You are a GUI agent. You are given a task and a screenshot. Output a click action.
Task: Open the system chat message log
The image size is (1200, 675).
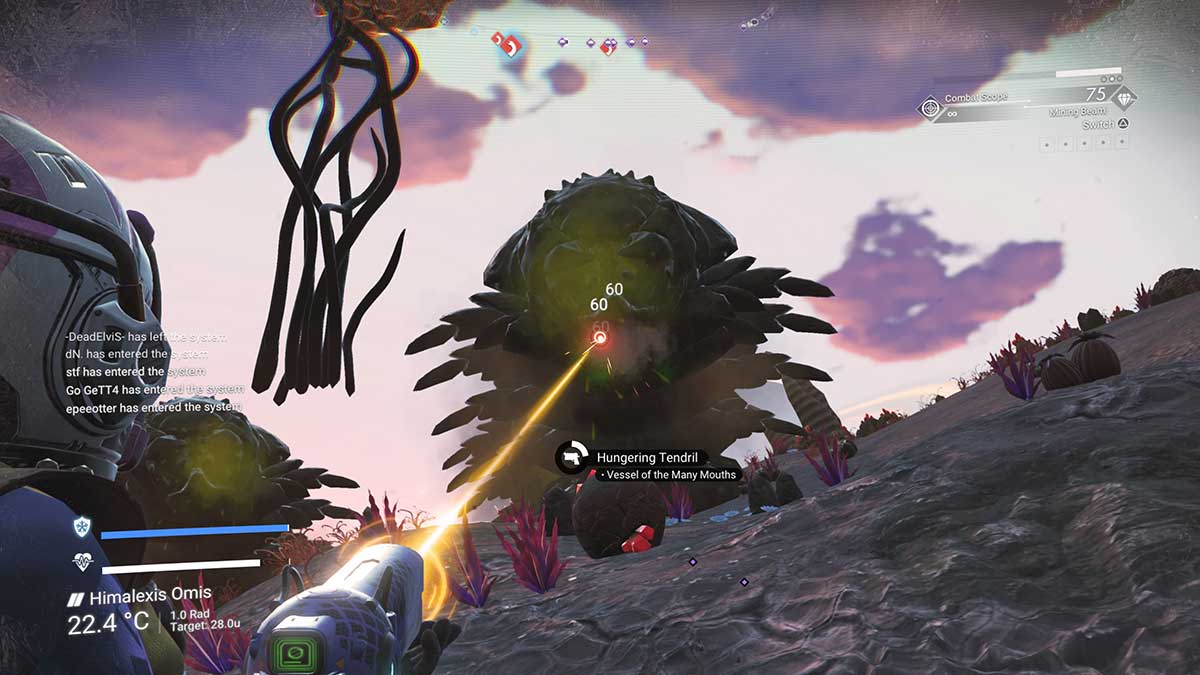(154, 372)
